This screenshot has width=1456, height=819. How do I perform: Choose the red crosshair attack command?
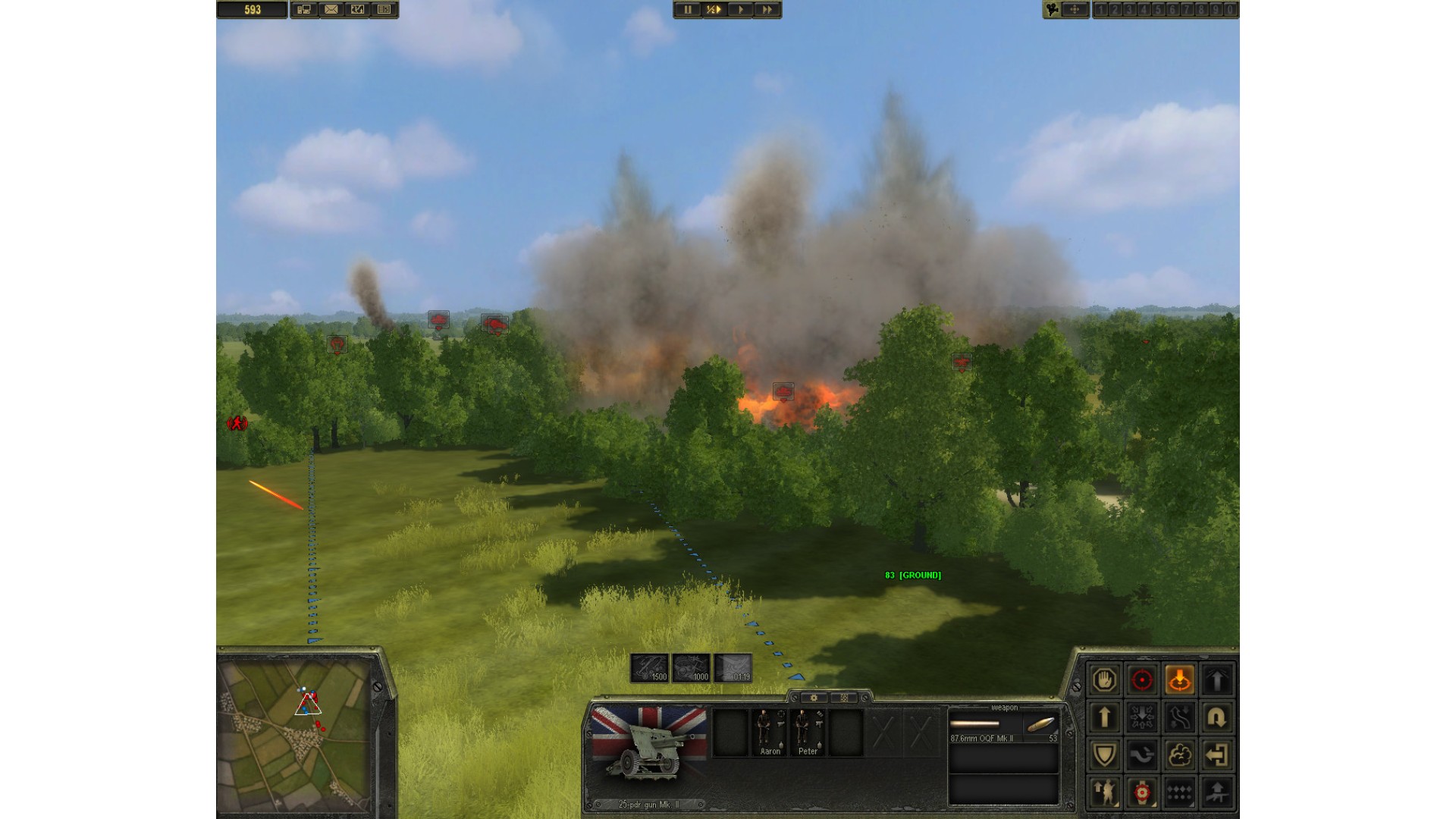pos(1142,679)
